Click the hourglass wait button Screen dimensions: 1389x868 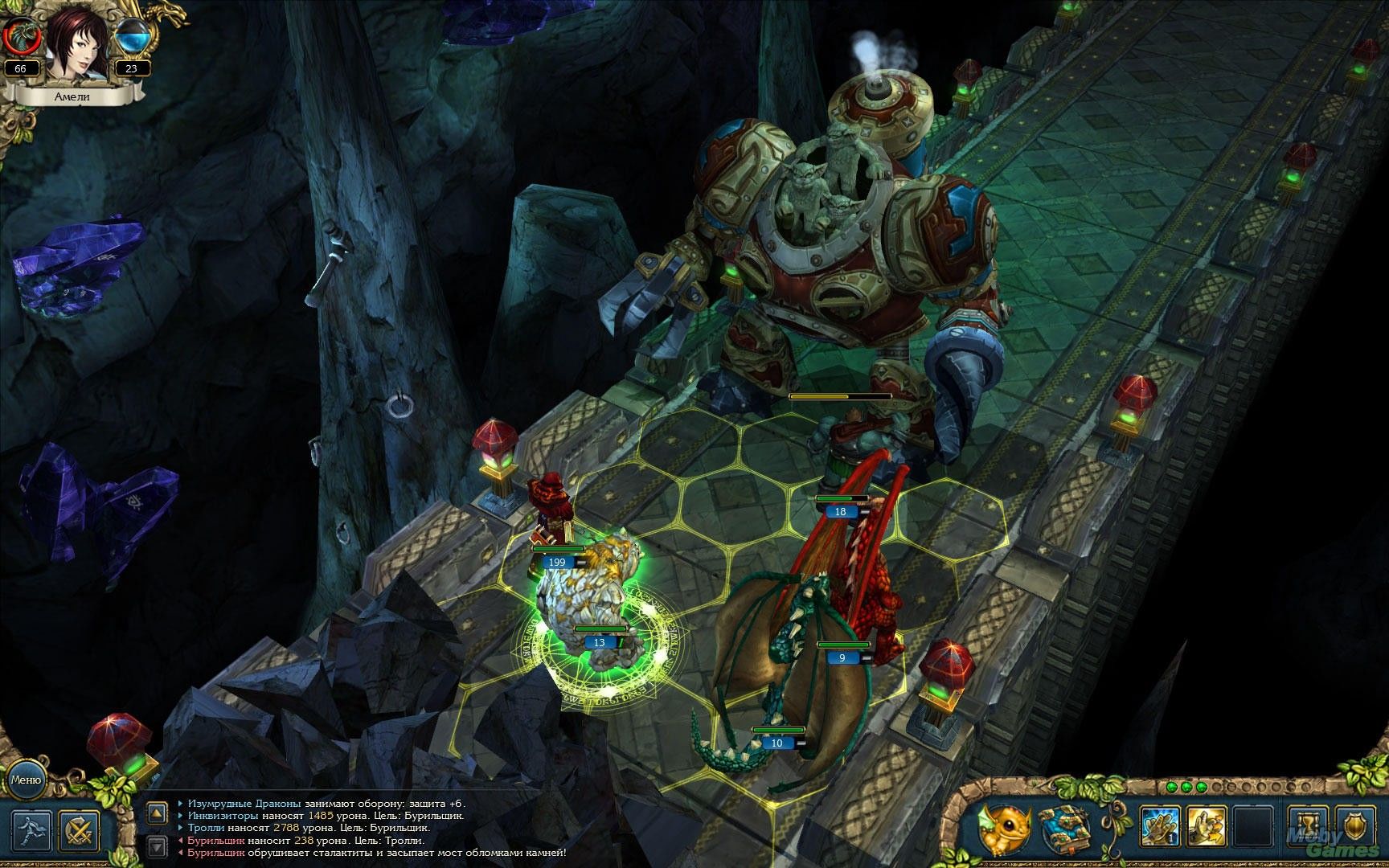click(x=1307, y=828)
